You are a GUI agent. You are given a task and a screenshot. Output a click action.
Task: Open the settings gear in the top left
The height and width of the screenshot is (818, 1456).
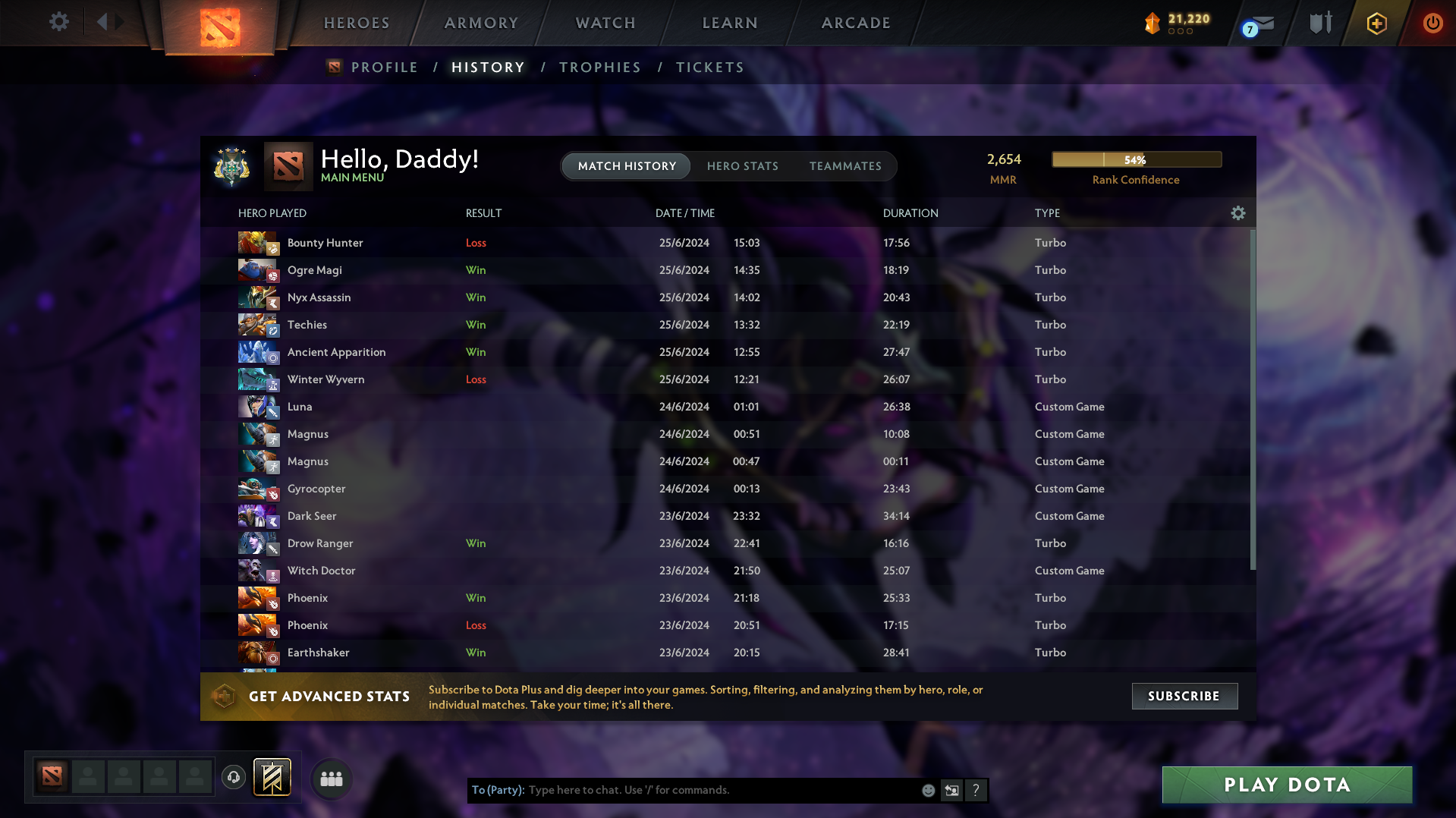tap(58, 22)
